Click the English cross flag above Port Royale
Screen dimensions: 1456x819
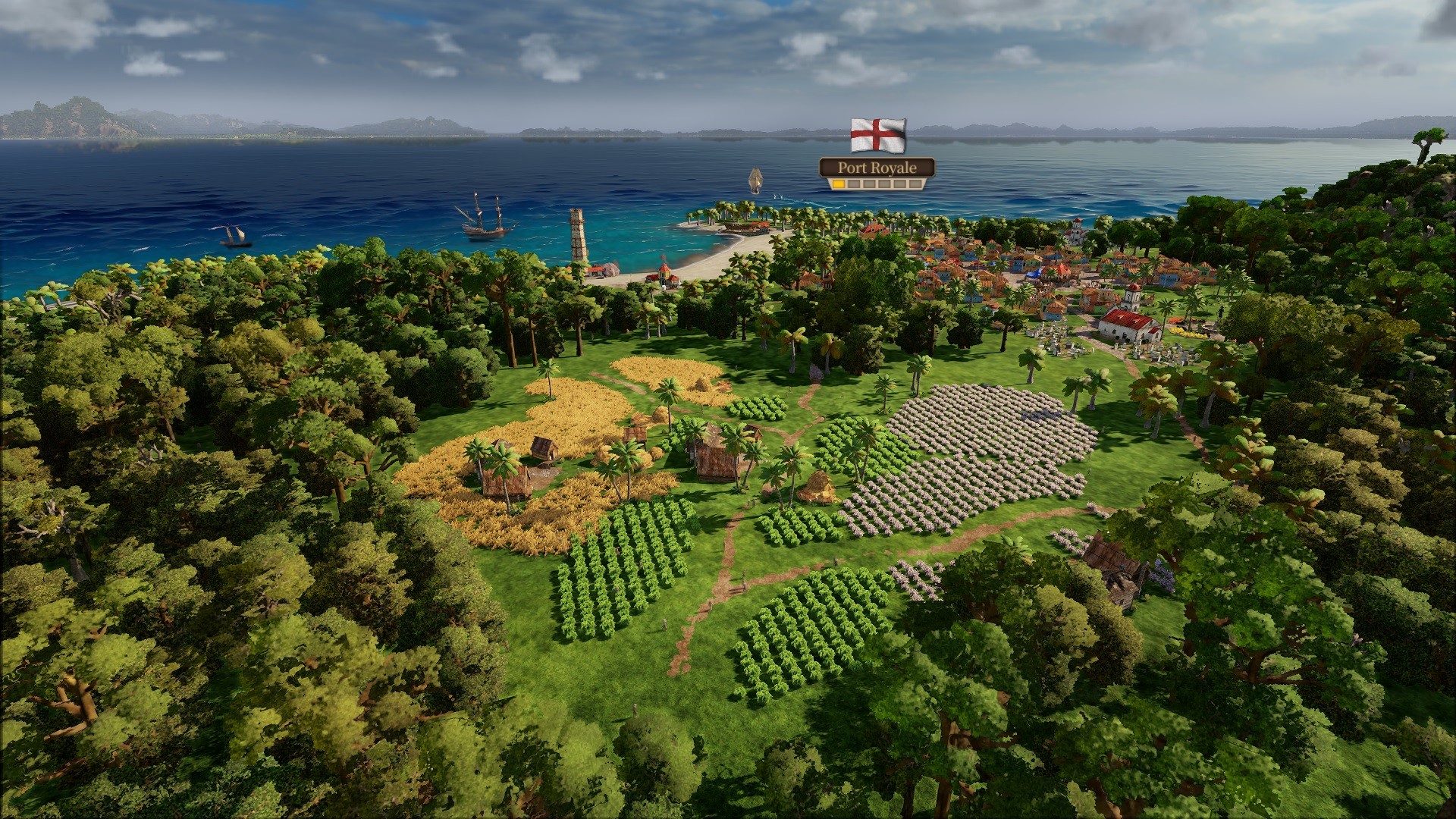(x=878, y=135)
